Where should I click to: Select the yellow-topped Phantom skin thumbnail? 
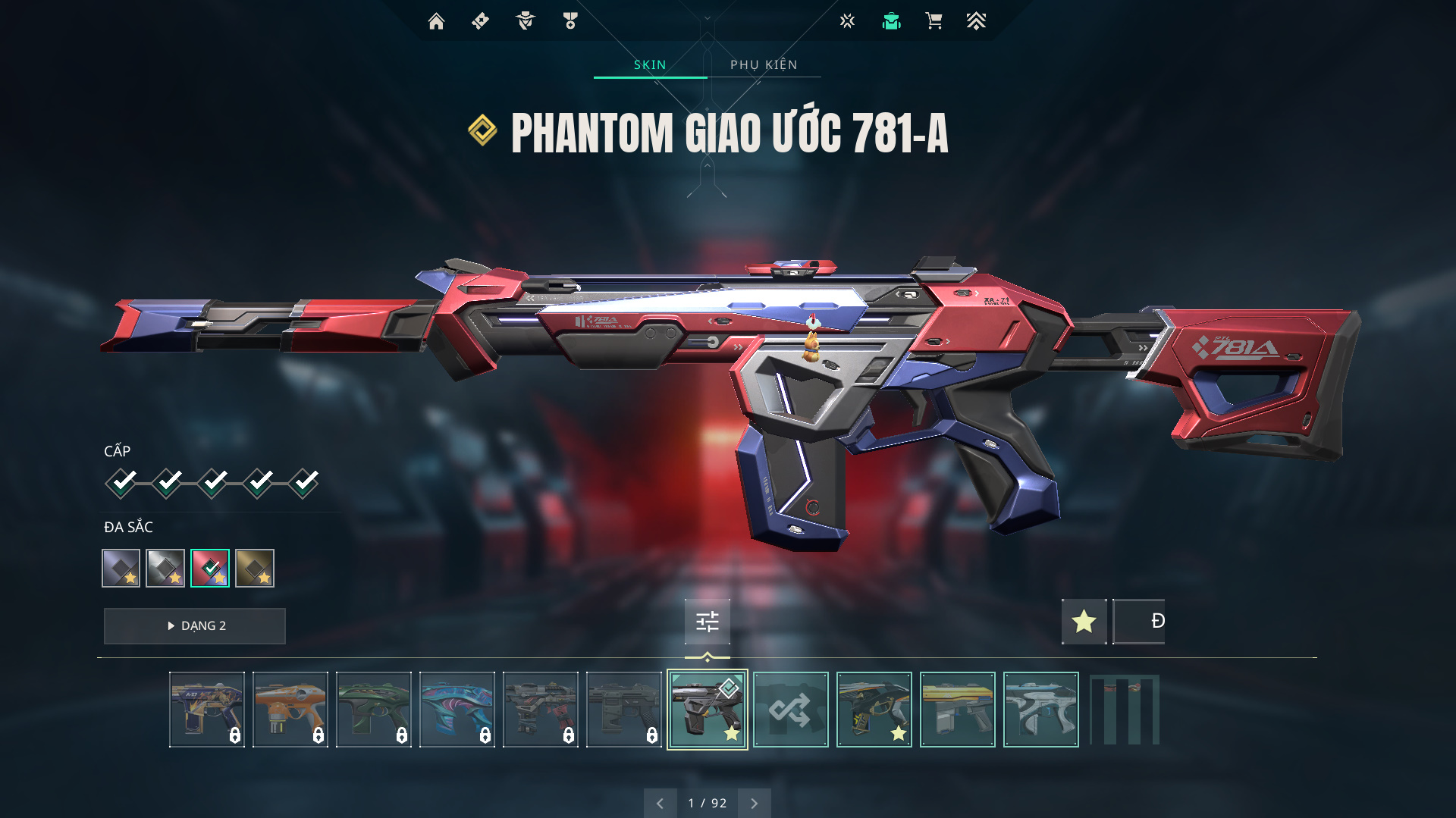(x=957, y=710)
